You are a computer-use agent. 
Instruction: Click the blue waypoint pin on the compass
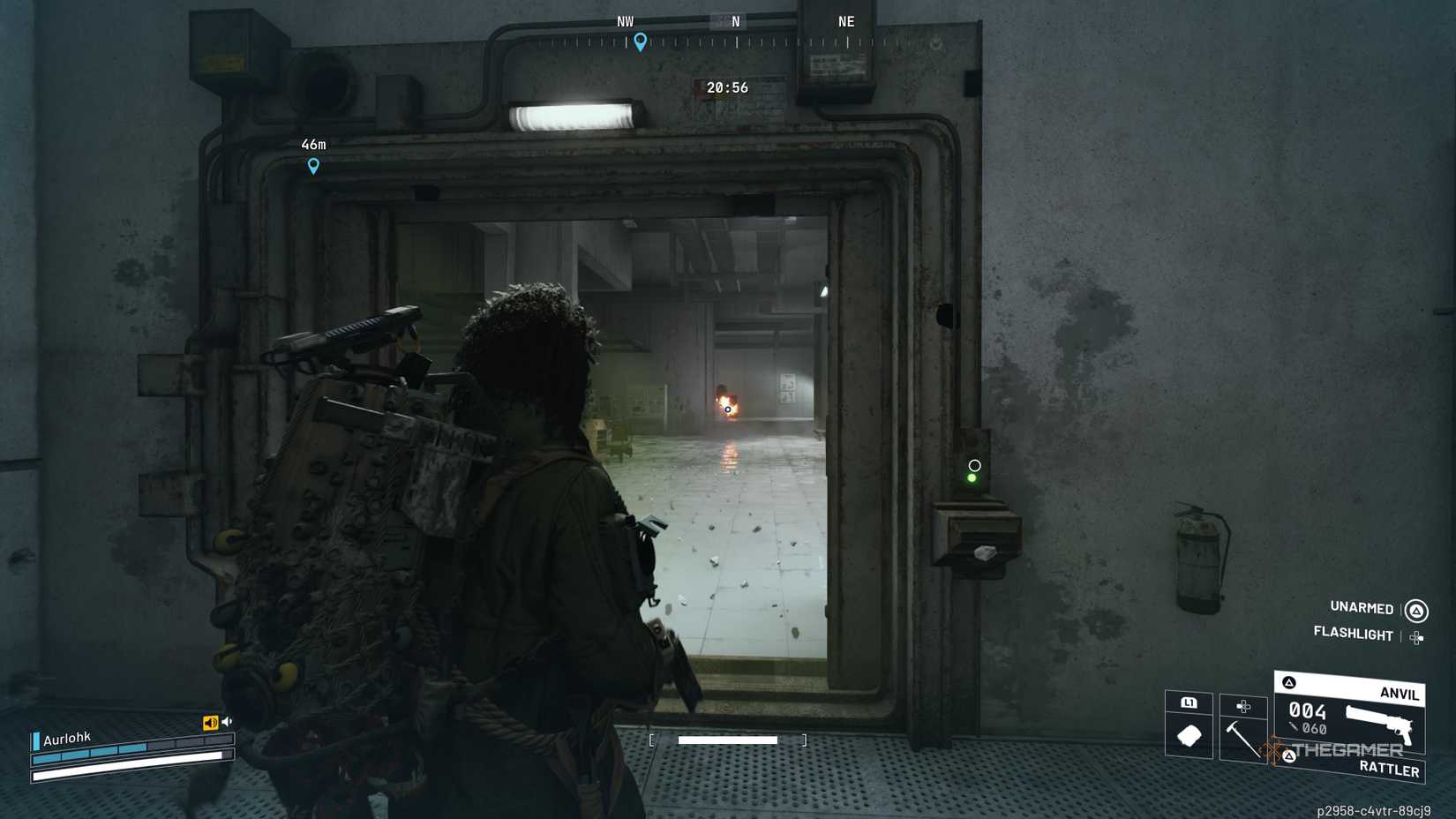click(641, 41)
